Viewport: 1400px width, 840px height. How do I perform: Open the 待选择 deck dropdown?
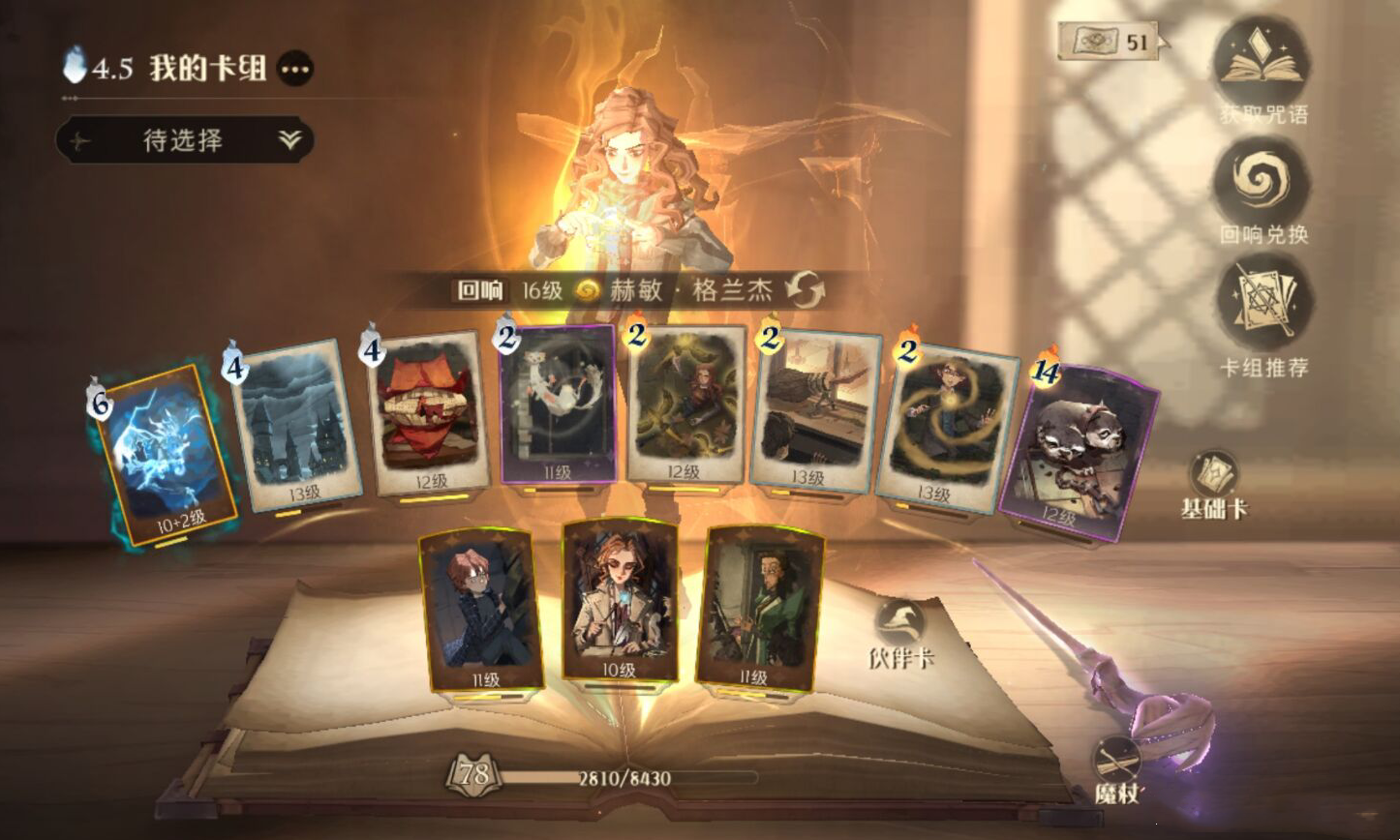click(184, 140)
